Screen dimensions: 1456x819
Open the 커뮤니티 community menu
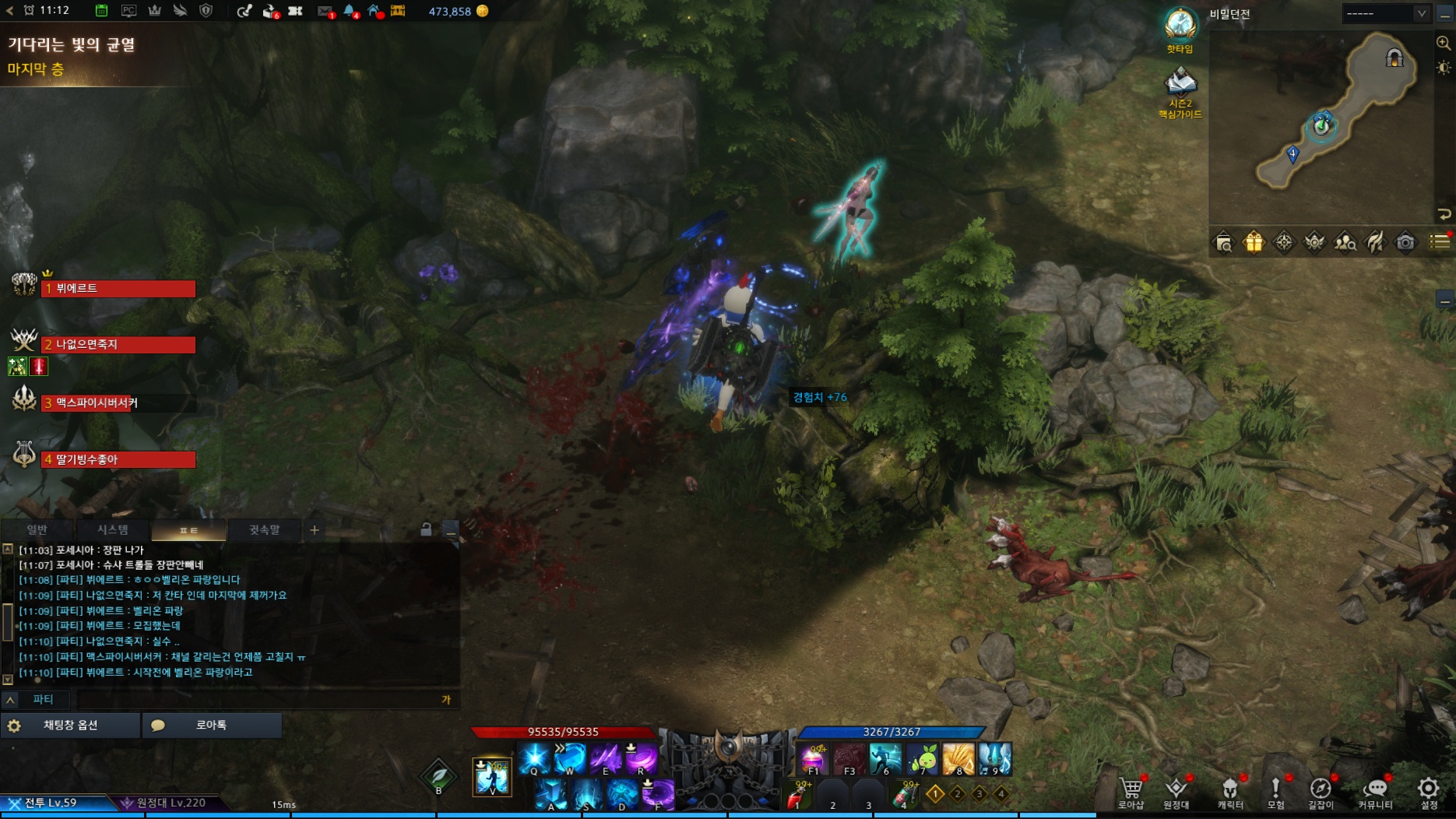[1375, 791]
